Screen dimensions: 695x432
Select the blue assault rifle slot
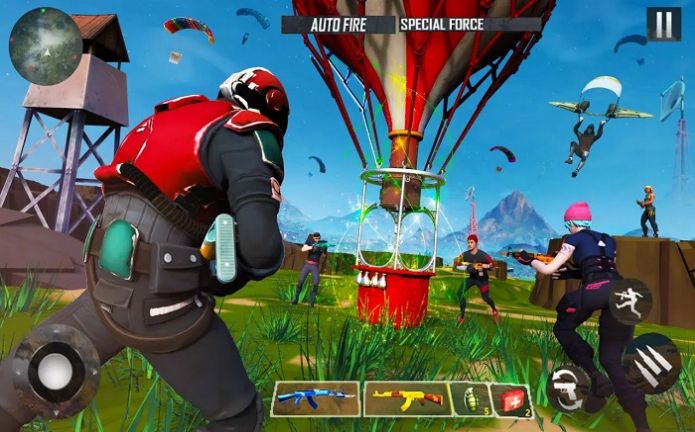[x=315, y=399]
